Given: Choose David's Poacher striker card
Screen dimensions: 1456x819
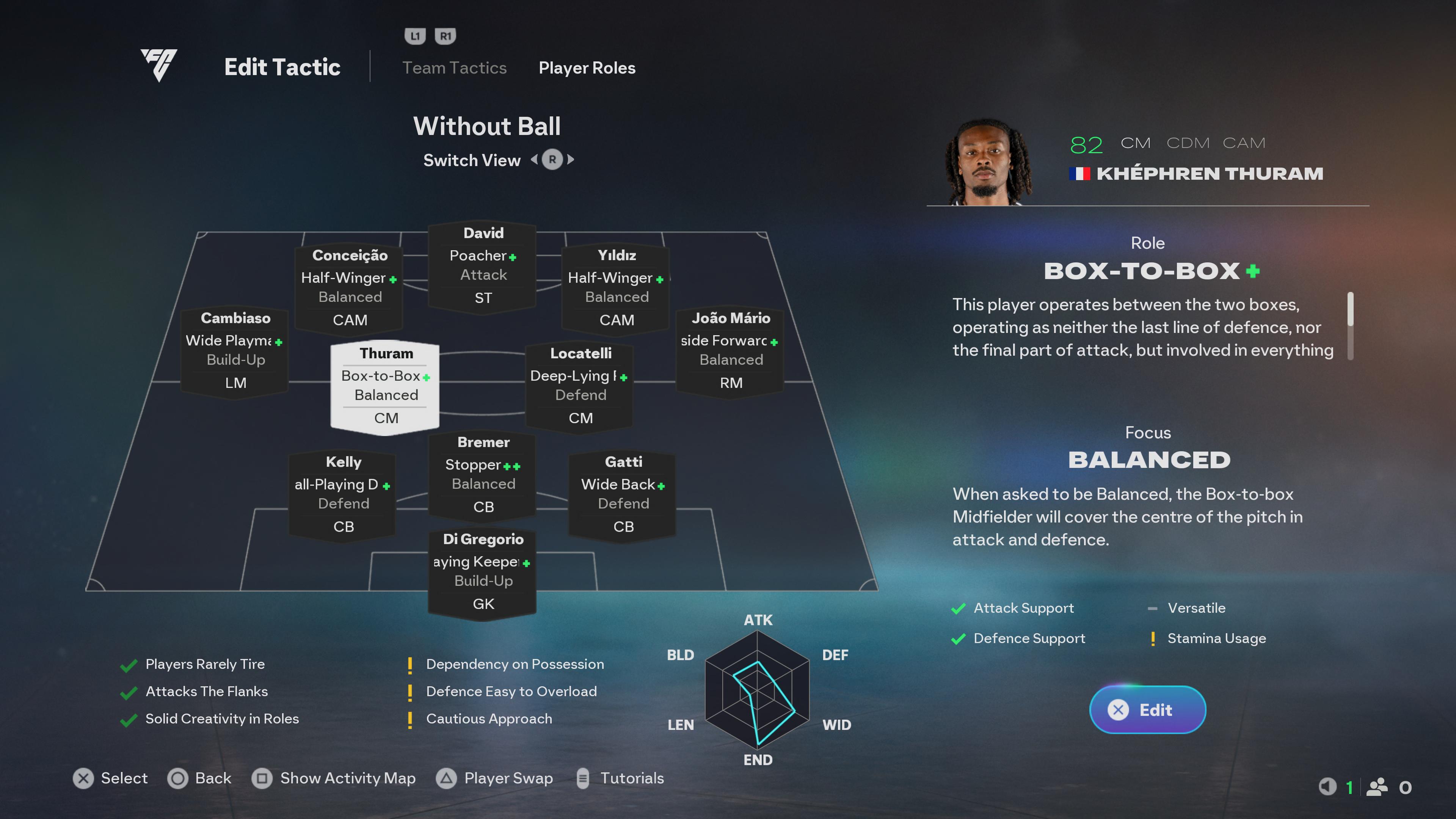Looking at the screenshot, I should click(x=483, y=266).
